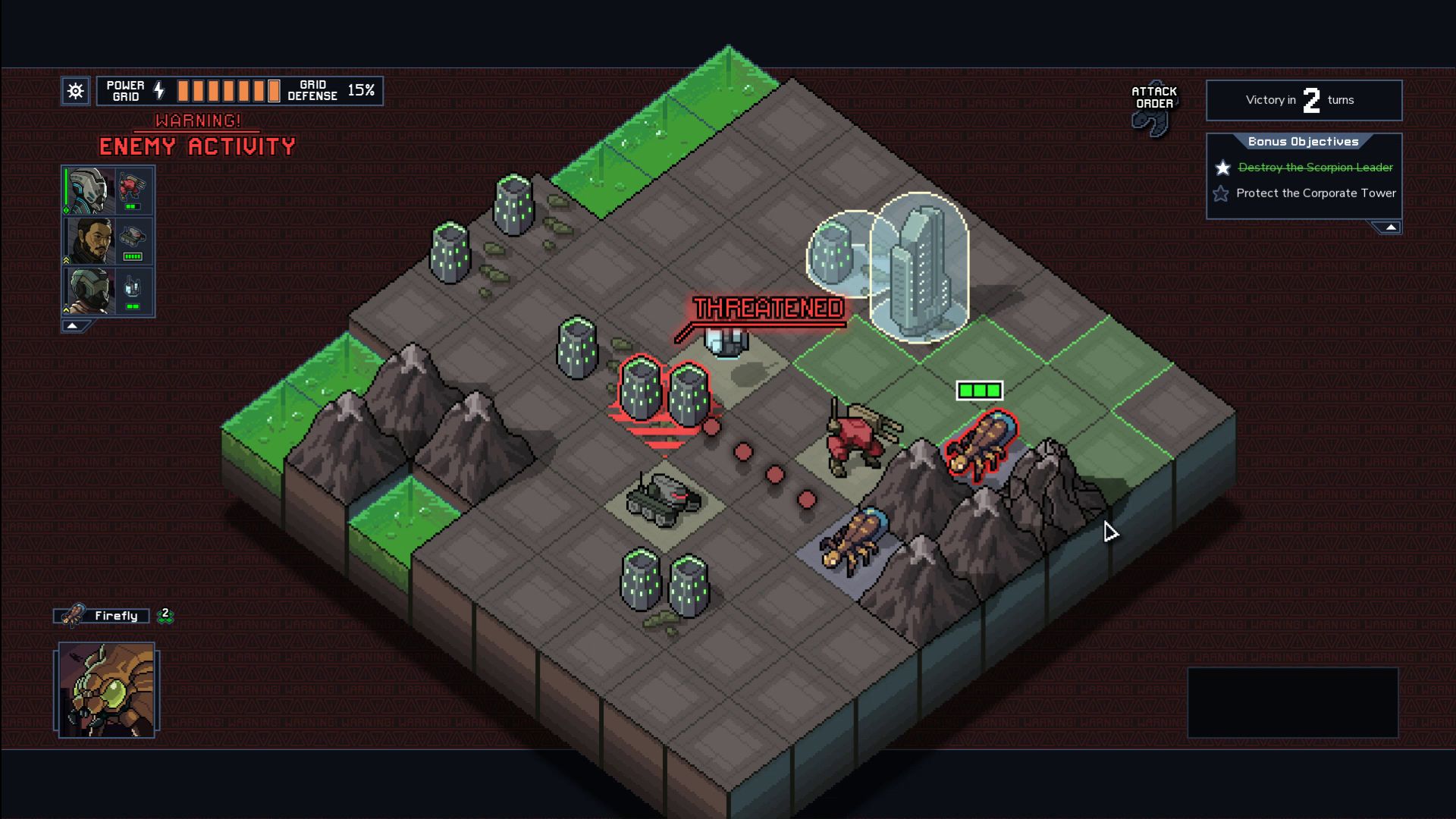The height and width of the screenshot is (819, 1456).
Task: Show the enemy Attack Order
Action: click(1153, 108)
